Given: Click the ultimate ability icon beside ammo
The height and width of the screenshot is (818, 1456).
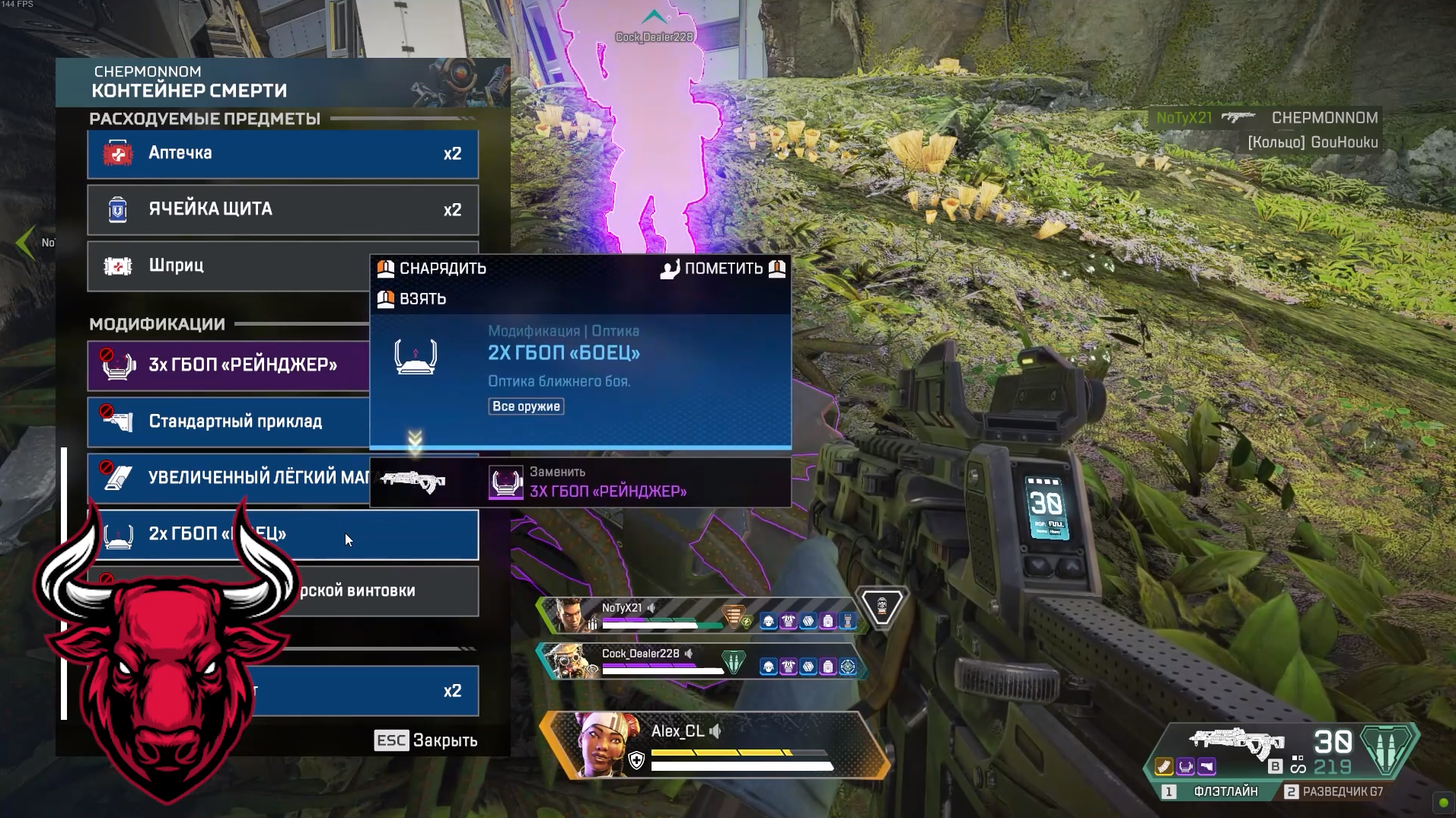Looking at the screenshot, I should (x=1386, y=749).
